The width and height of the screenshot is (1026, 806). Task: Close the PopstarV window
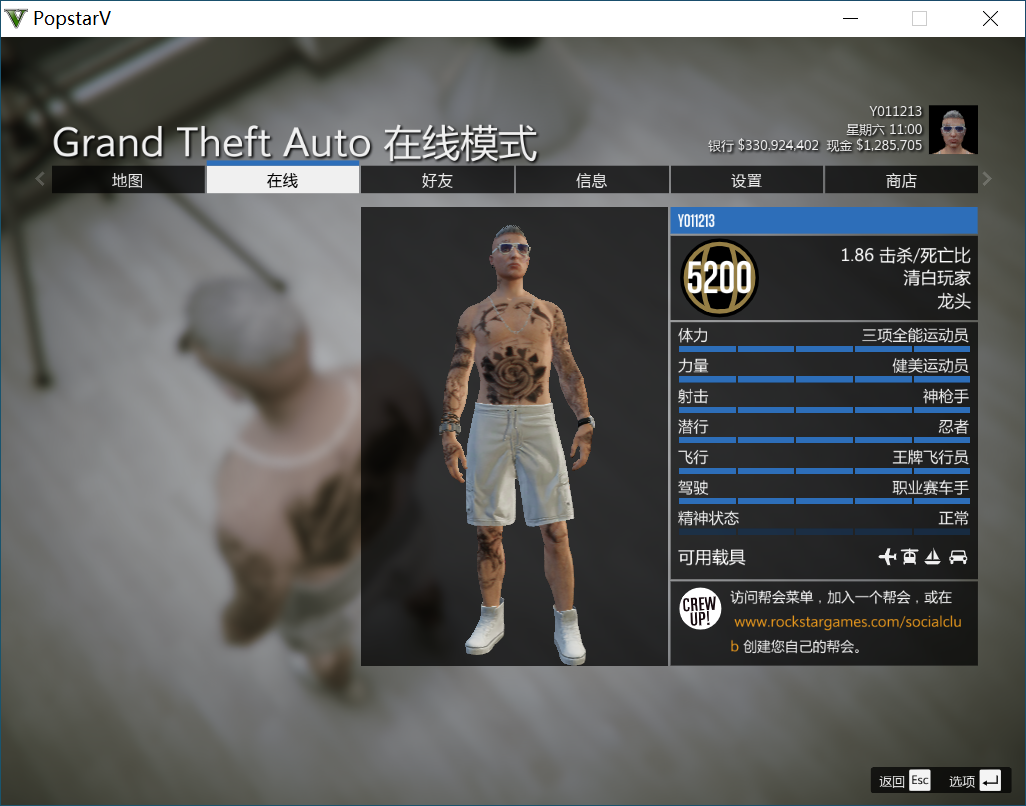(x=990, y=18)
